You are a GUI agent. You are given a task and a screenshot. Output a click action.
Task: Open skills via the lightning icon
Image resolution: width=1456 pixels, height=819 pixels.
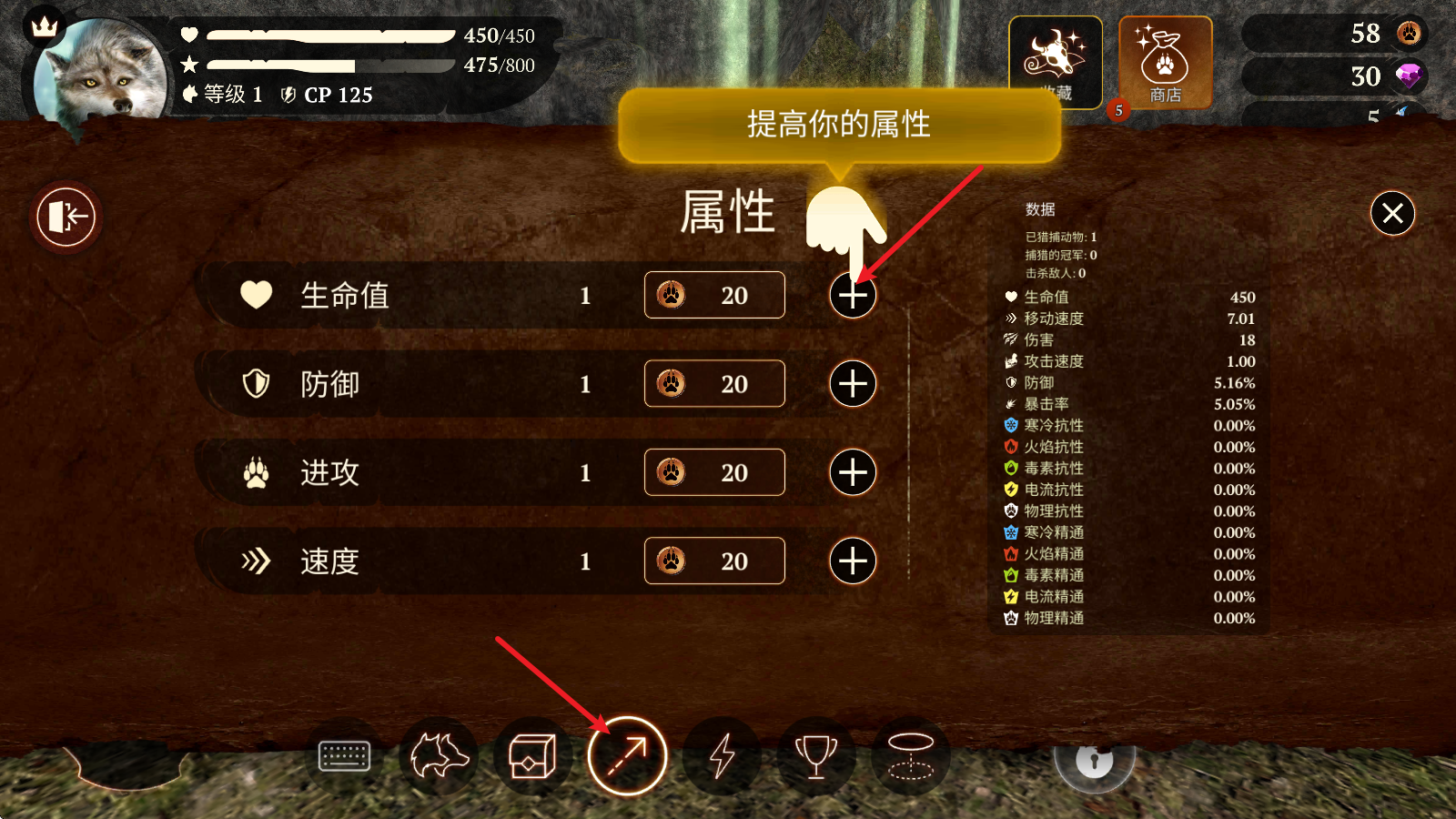pyautogui.click(x=723, y=756)
